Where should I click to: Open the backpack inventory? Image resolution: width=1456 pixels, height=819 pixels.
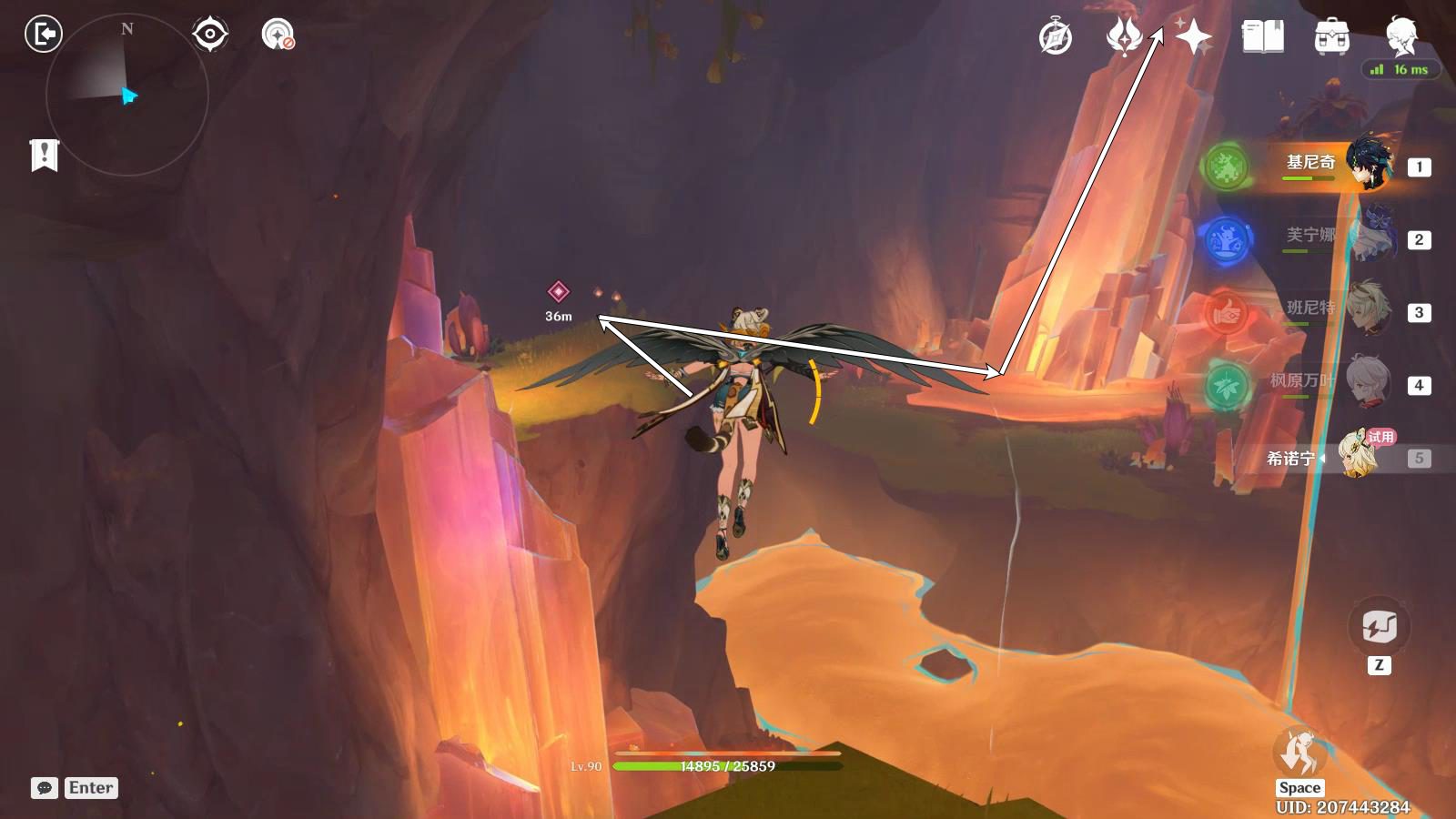pos(1331,37)
